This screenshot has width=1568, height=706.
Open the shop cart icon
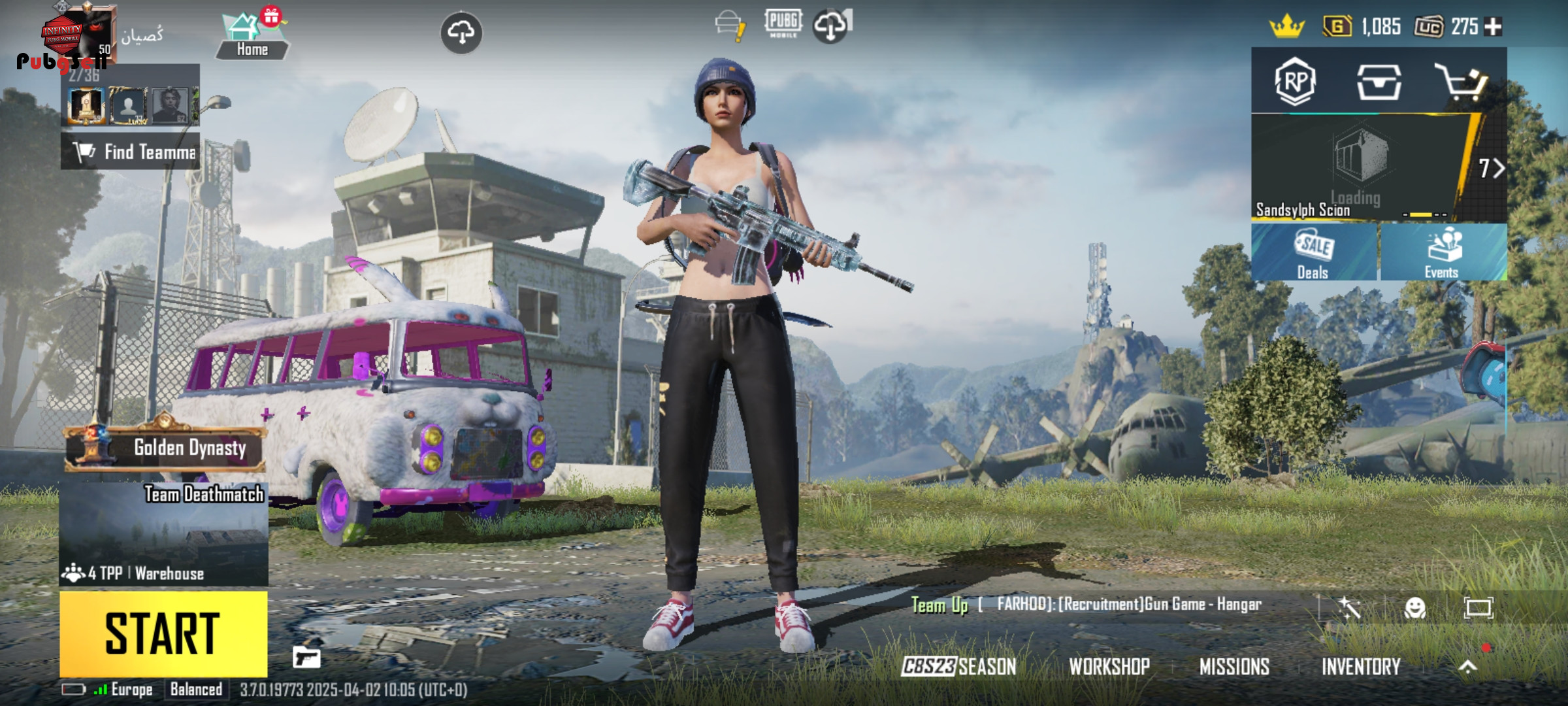[x=1461, y=82]
